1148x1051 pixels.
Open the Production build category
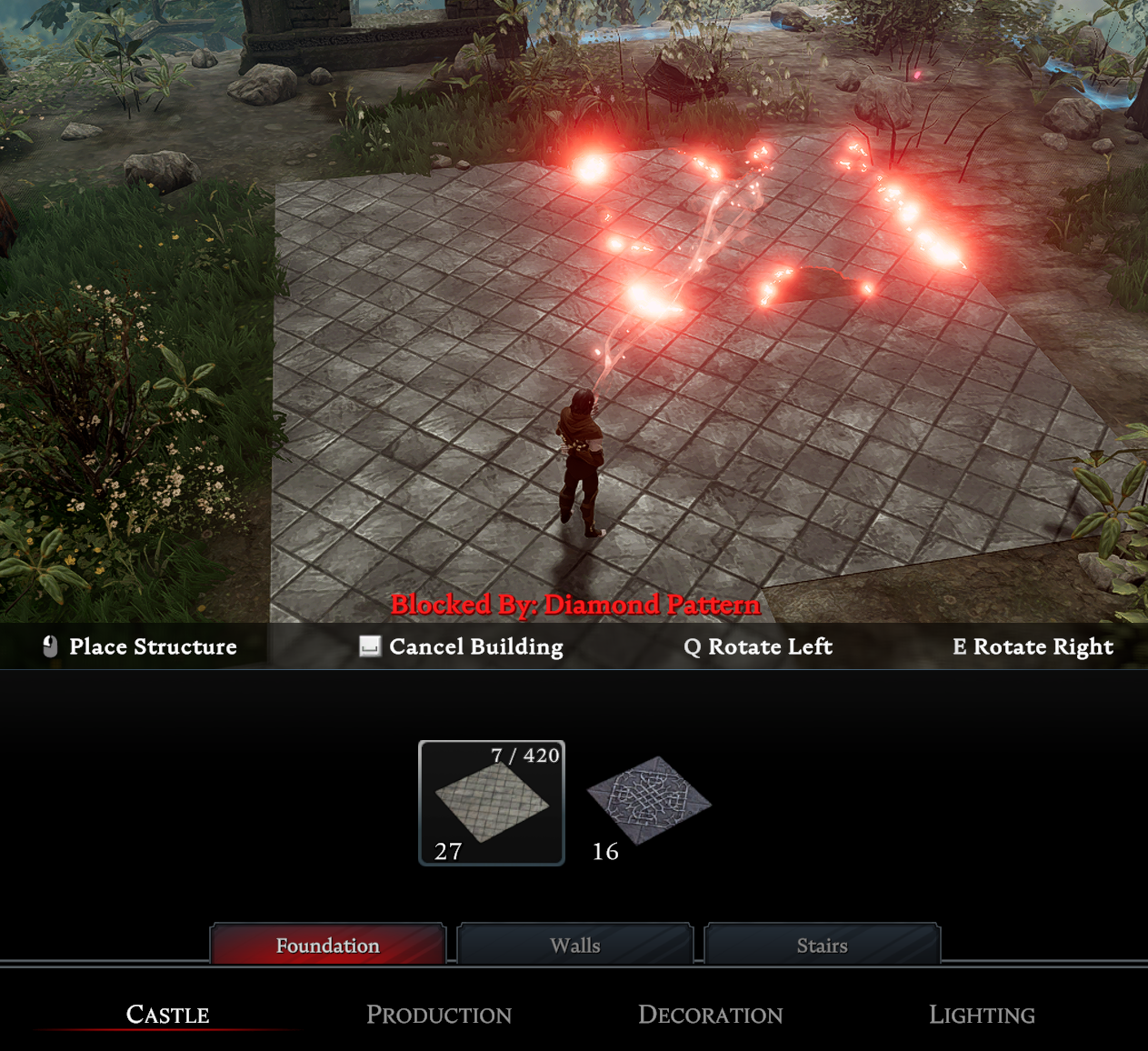[x=439, y=1015]
